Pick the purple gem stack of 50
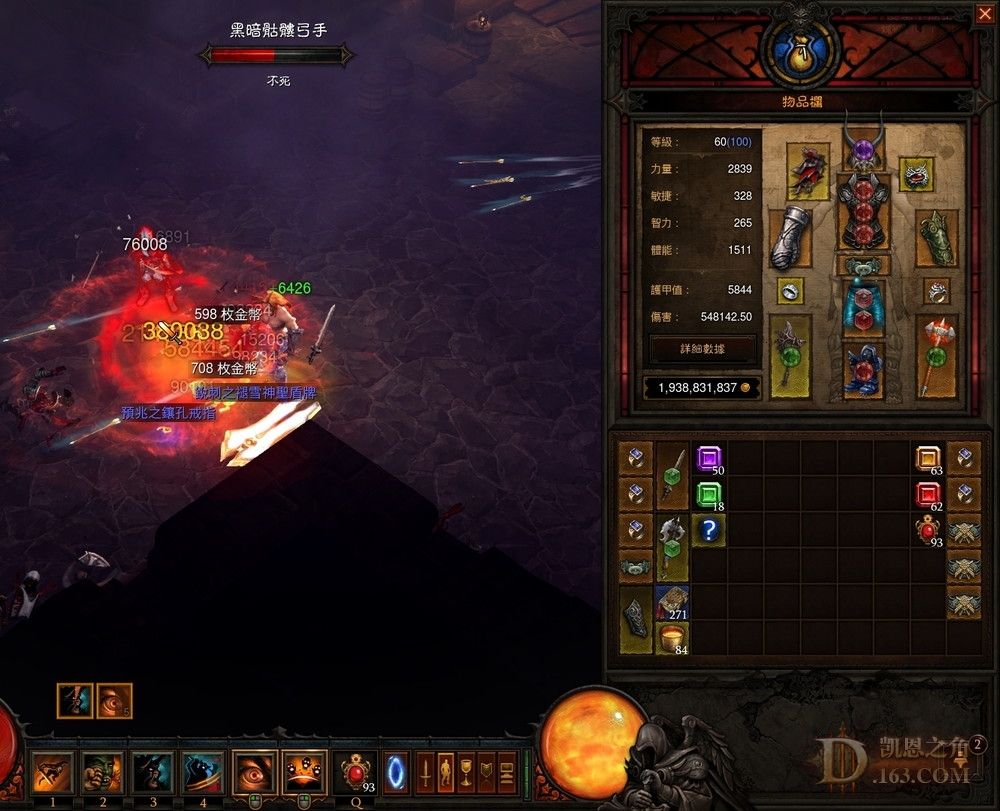This screenshot has width=1000, height=811. click(709, 460)
